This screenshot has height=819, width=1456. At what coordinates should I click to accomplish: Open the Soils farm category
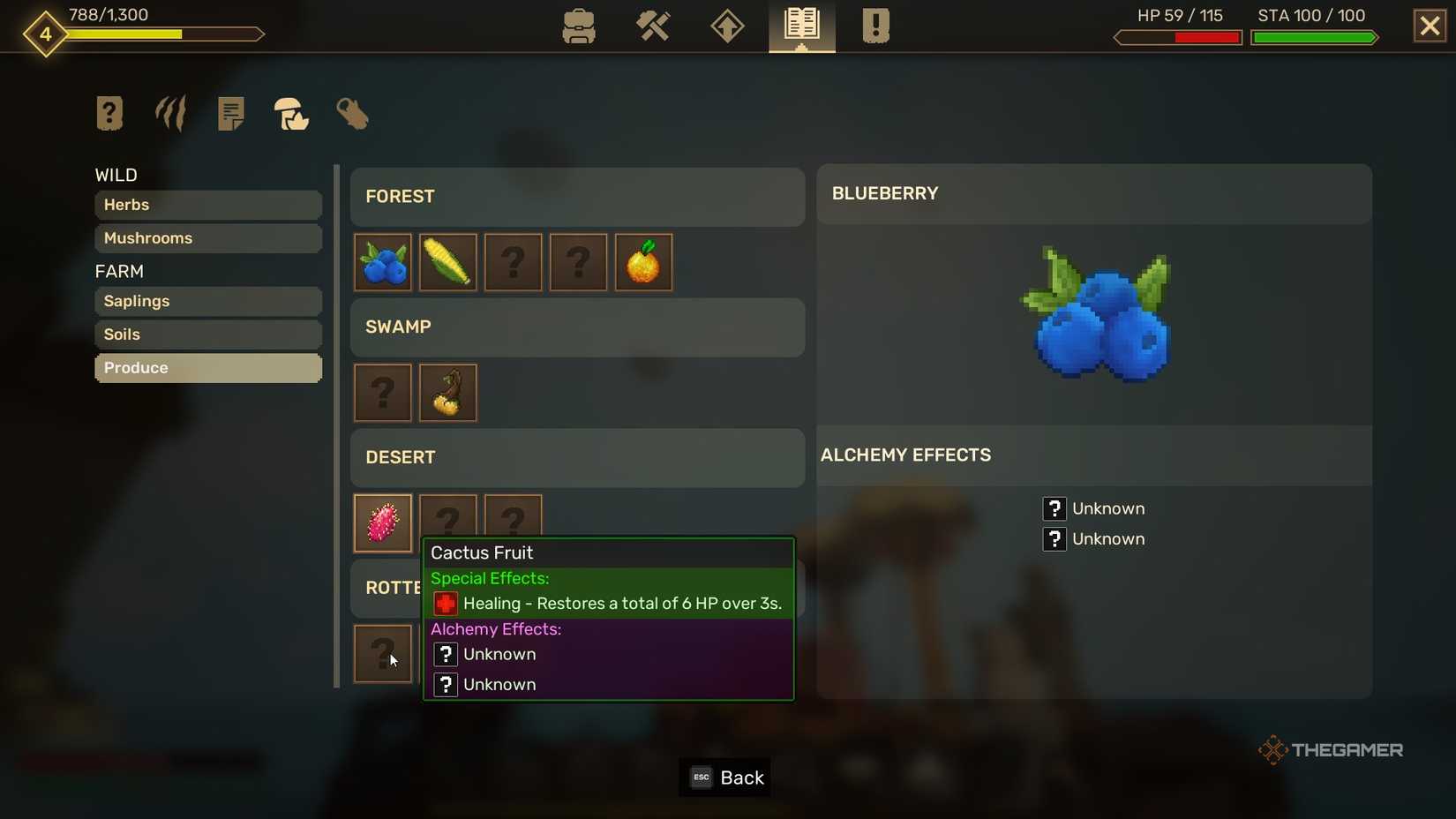point(207,334)
